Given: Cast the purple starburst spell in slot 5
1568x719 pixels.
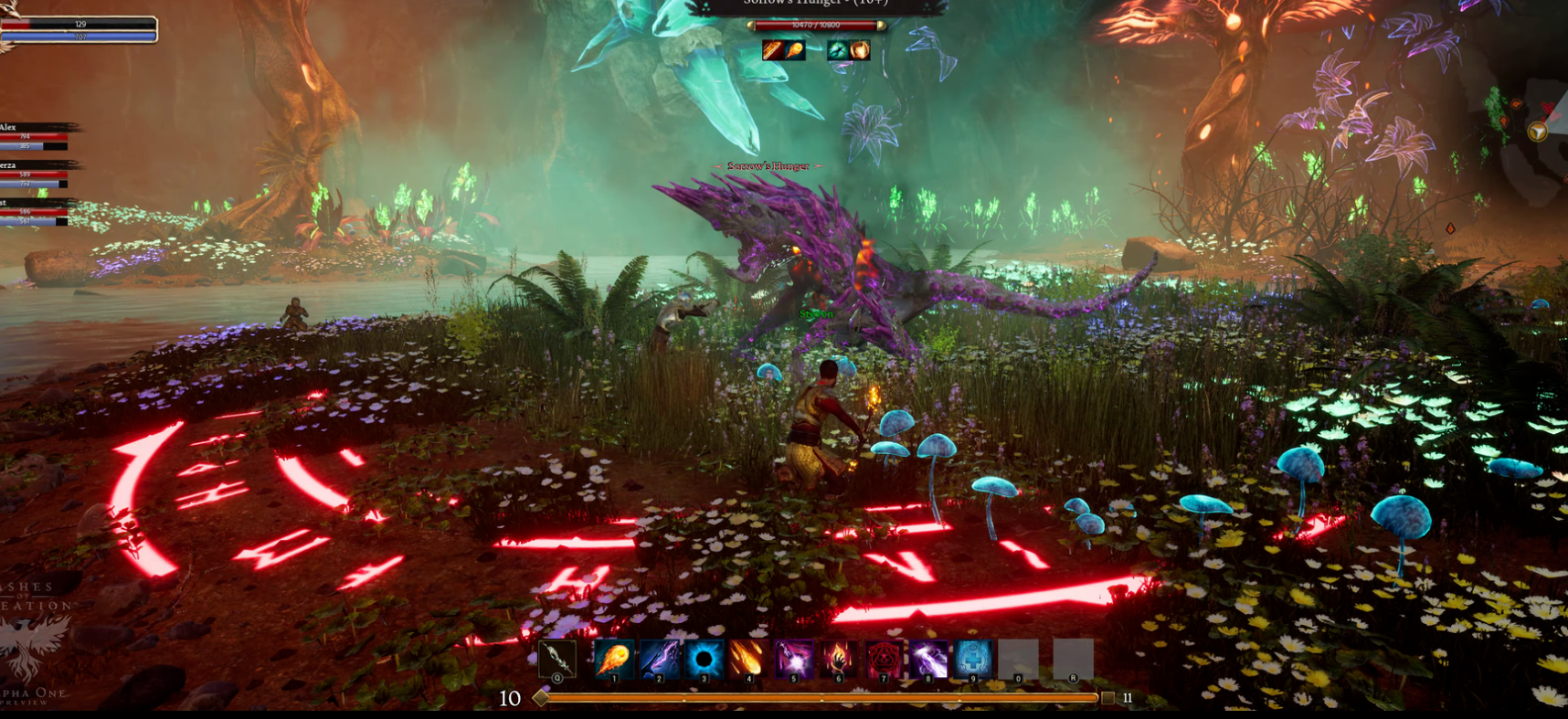Looking at the screenshot, I should [x=793, y=659].
